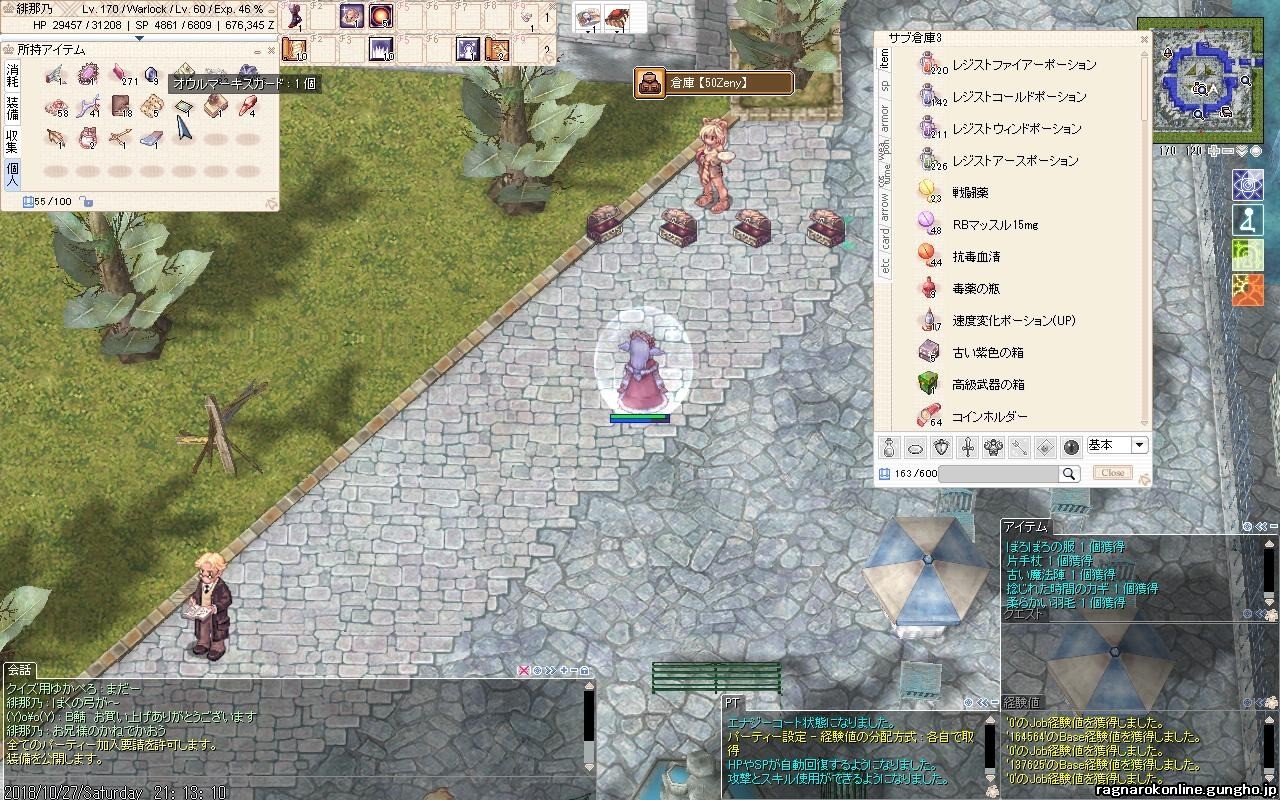Click the 倉庫【50Zeny】 storage label

[x=714, y=83]
